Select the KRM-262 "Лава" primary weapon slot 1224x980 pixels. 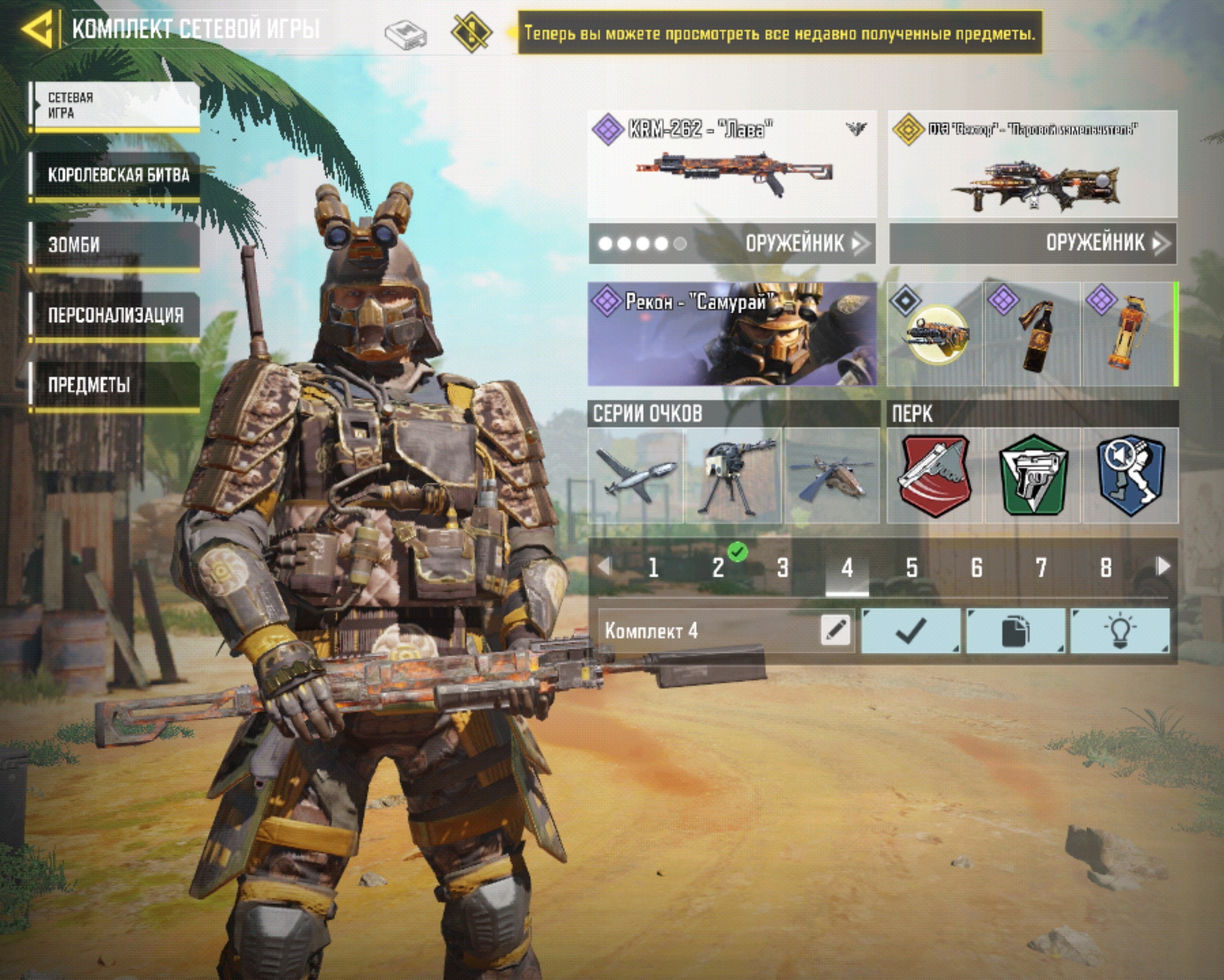pos(732,164)
